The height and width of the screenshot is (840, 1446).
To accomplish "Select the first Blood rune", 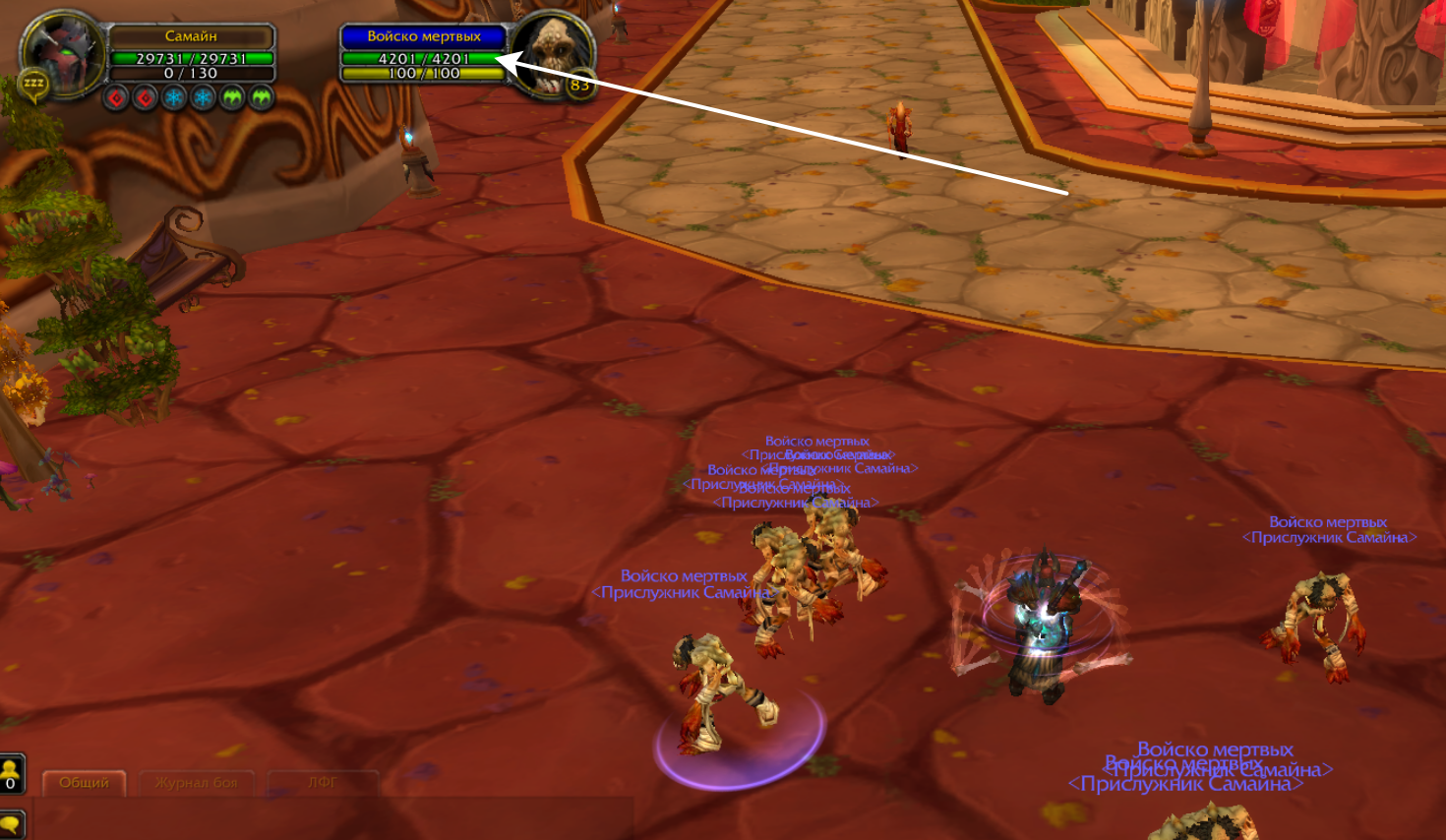I will (x=117, y=98).
